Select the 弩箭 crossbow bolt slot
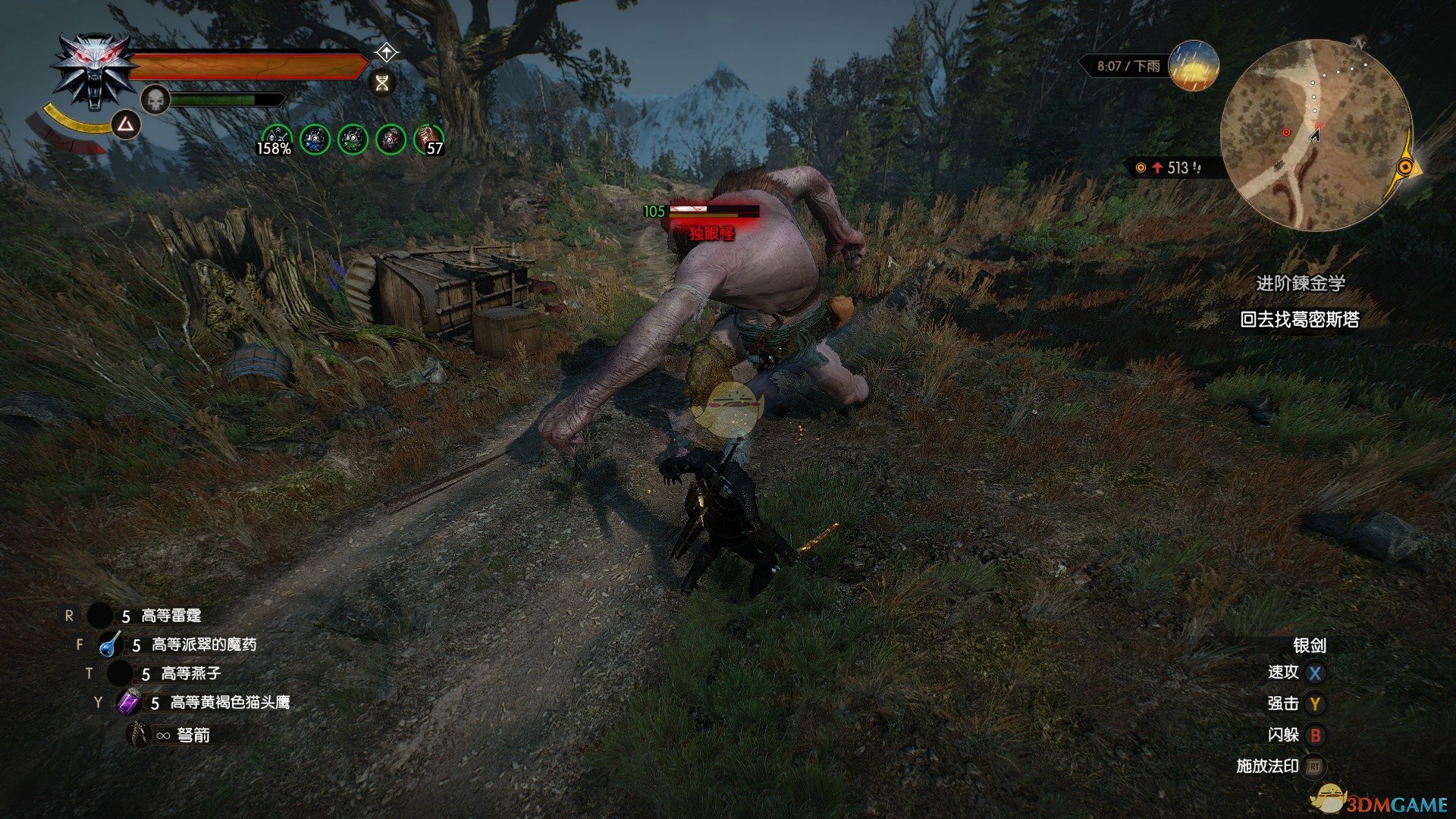The image size is (1456, 819). [139, 734]
